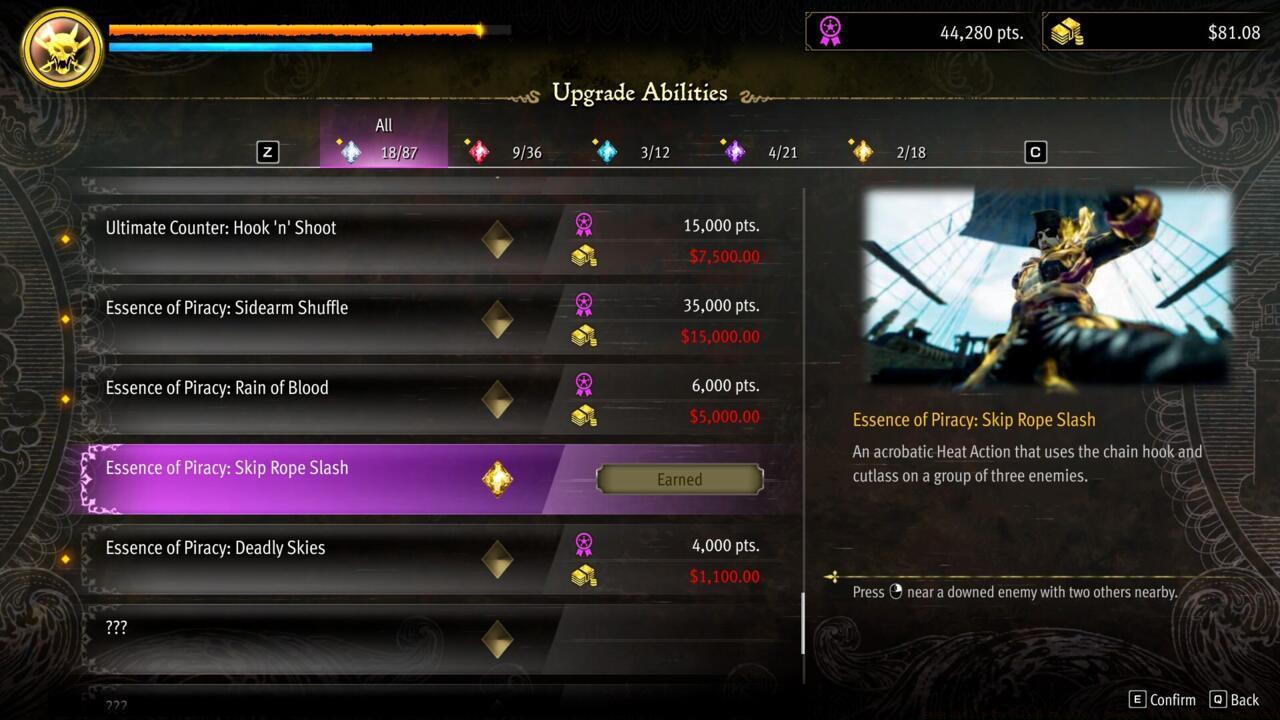
Task: Click the Z key shortcut icon
Action: point(267,151)
